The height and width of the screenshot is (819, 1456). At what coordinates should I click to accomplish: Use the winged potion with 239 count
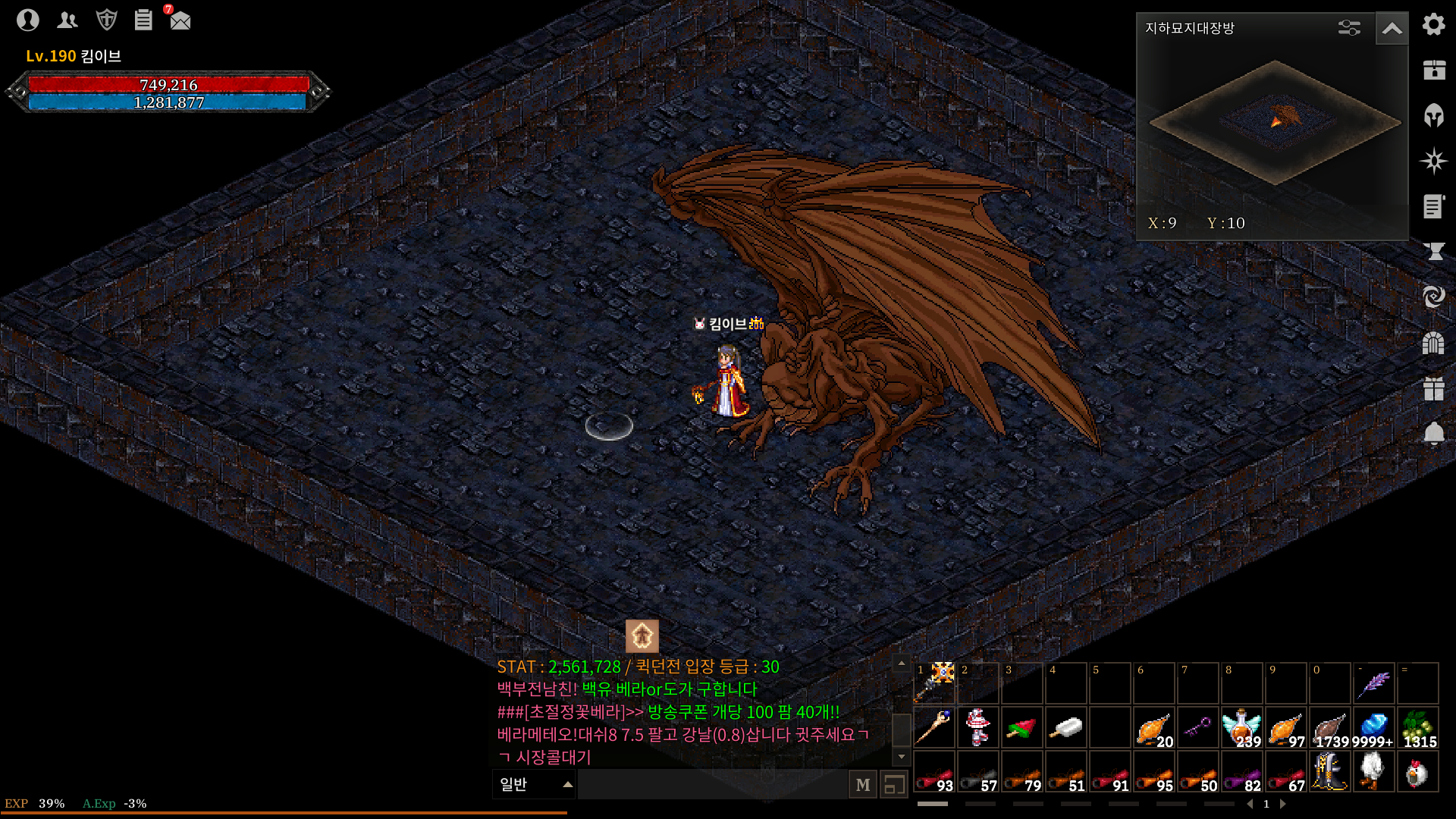(1241, 728)
